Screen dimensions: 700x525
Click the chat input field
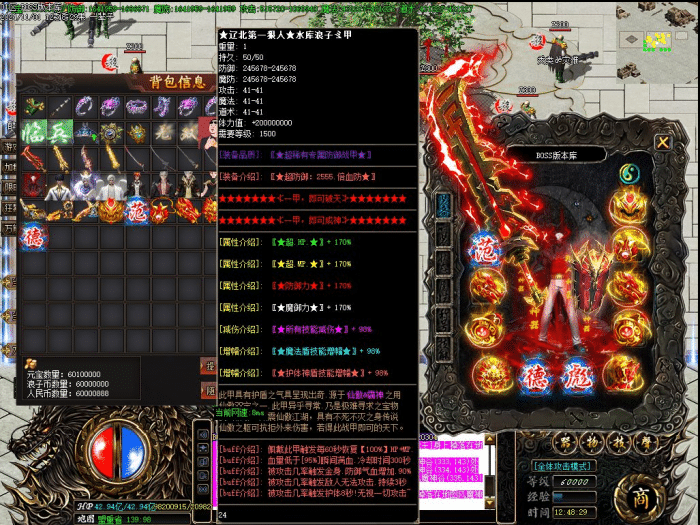[x=300, y=516]
